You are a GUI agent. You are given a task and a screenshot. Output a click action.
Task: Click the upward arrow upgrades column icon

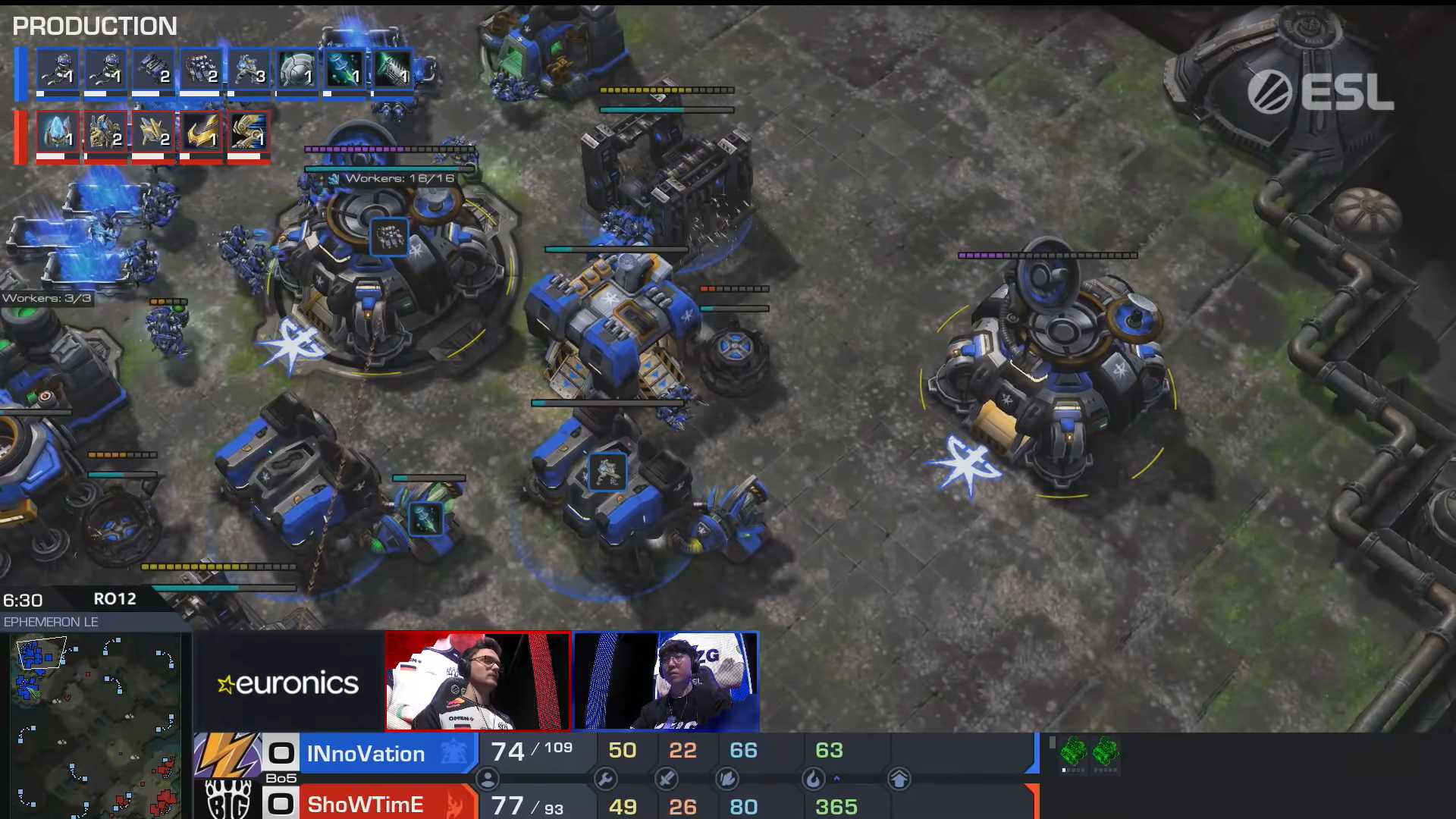click(899, 779)
